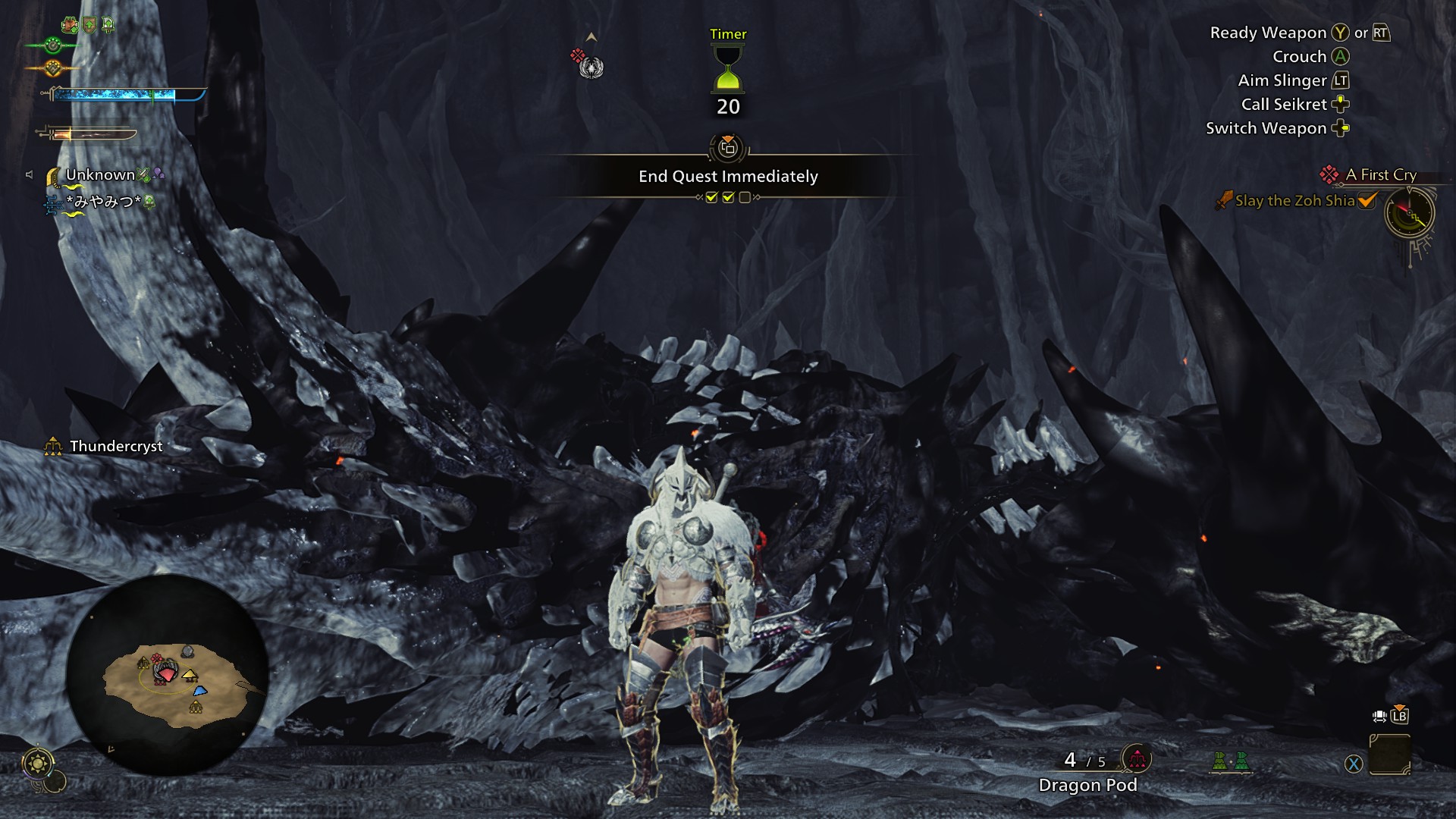Open the circular minimap
The width and height of the screenshot is (1456, 819).
point(168,675)
